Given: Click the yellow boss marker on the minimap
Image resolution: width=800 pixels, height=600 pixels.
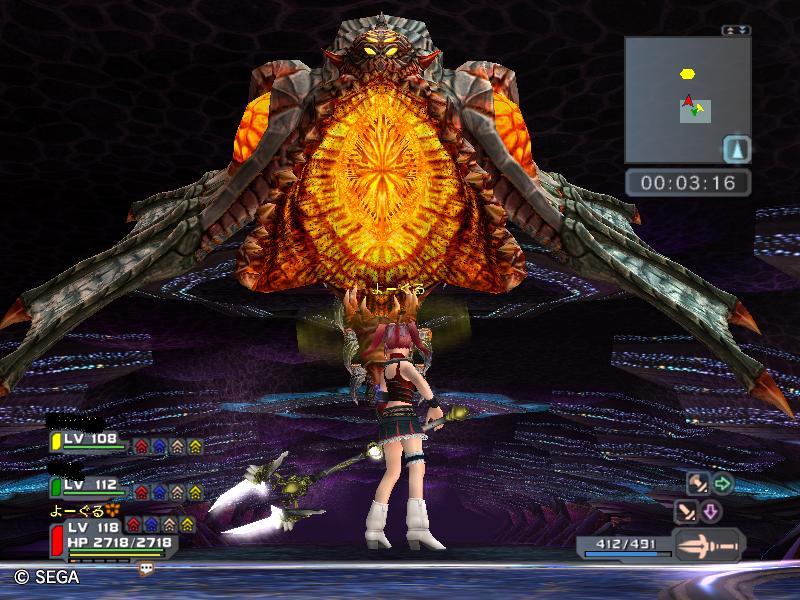Looking at the screenshot, I should pyautogui.click(x=687, y=73).
